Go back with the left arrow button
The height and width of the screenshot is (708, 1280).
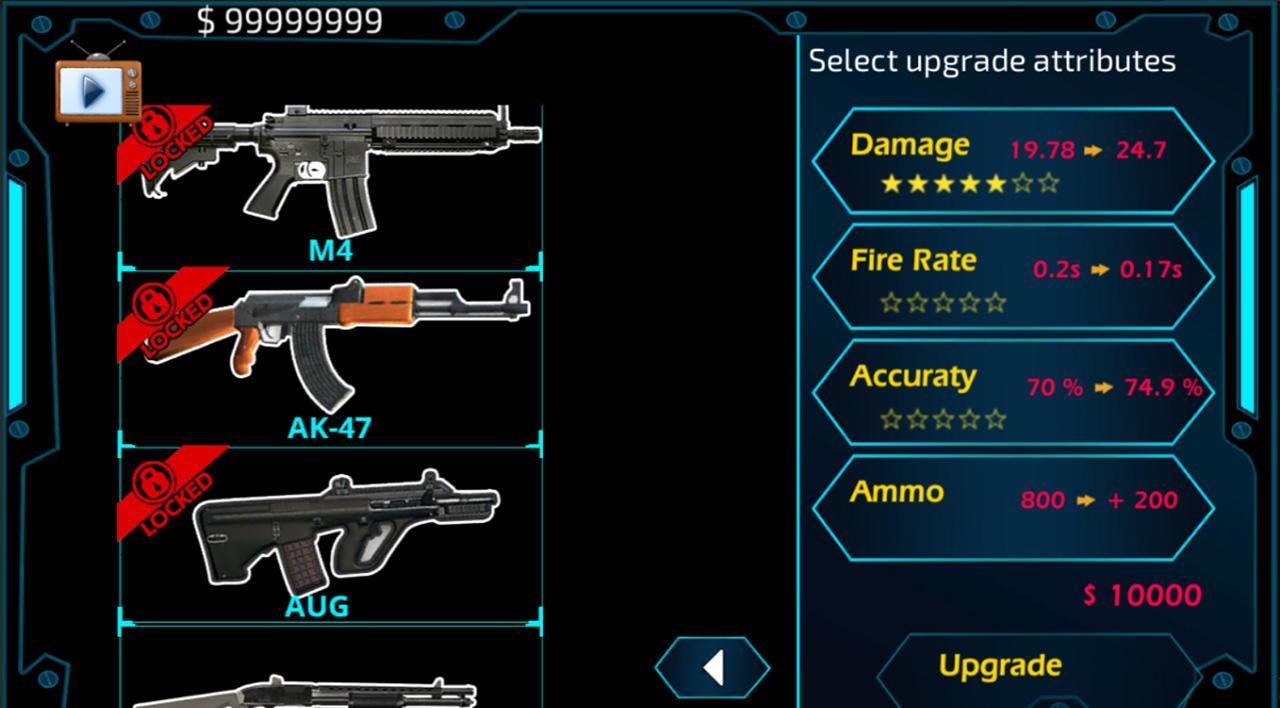point(713,667)
